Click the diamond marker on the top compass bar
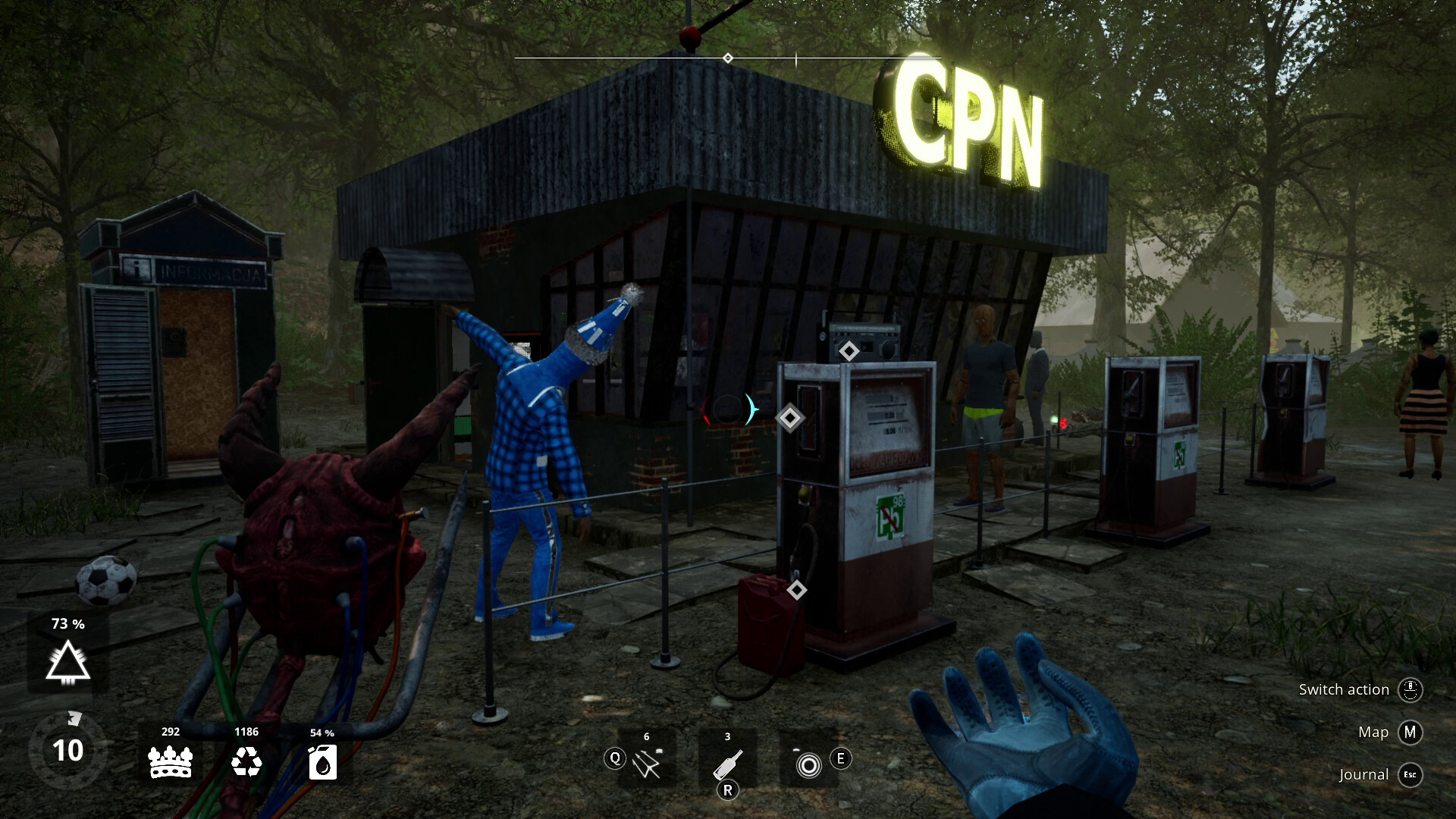Image resolution: width=1456 pixels, height=819 pixels. pos(728,56)
